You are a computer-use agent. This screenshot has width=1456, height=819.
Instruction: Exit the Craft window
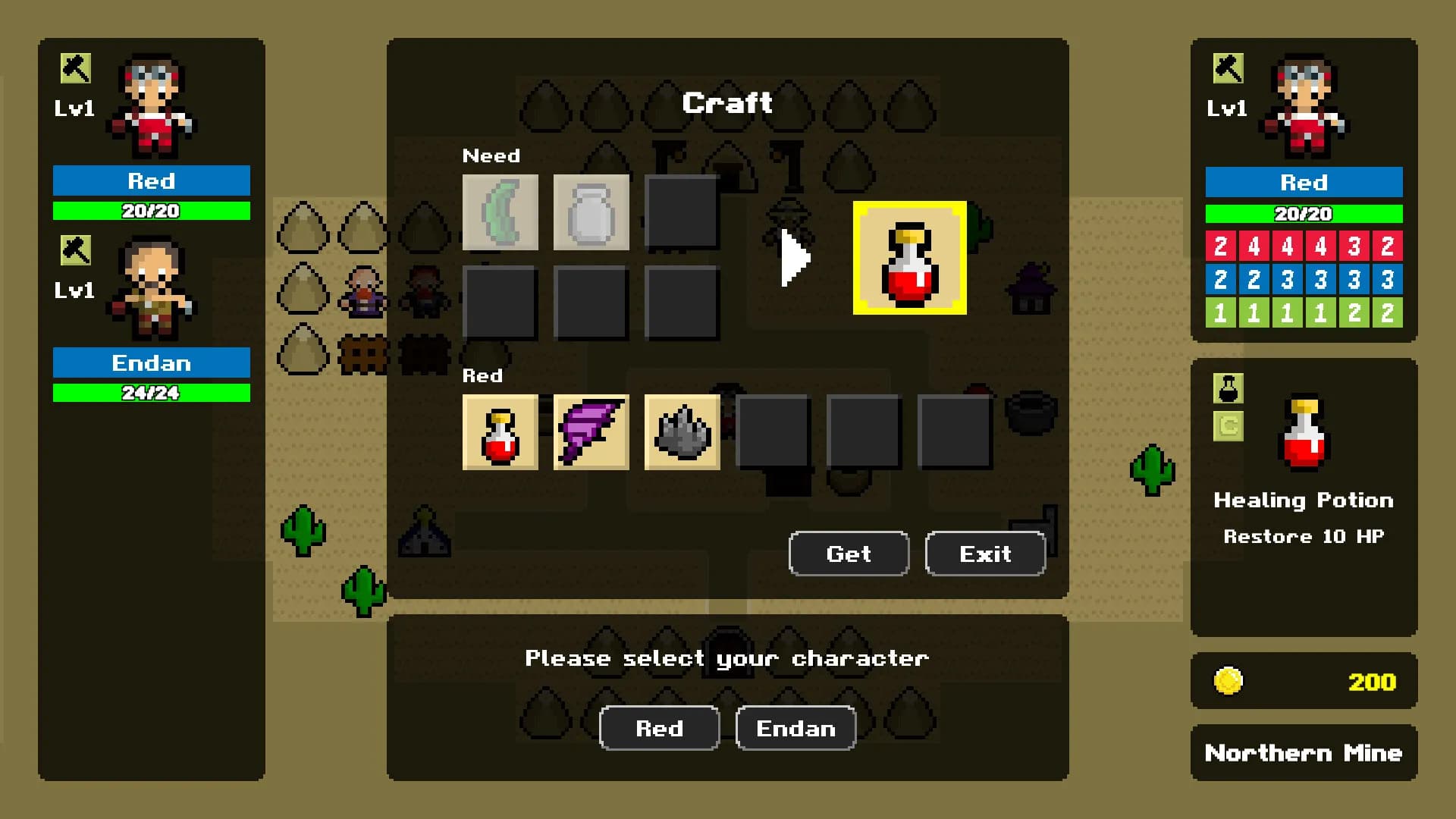[985, 554]
